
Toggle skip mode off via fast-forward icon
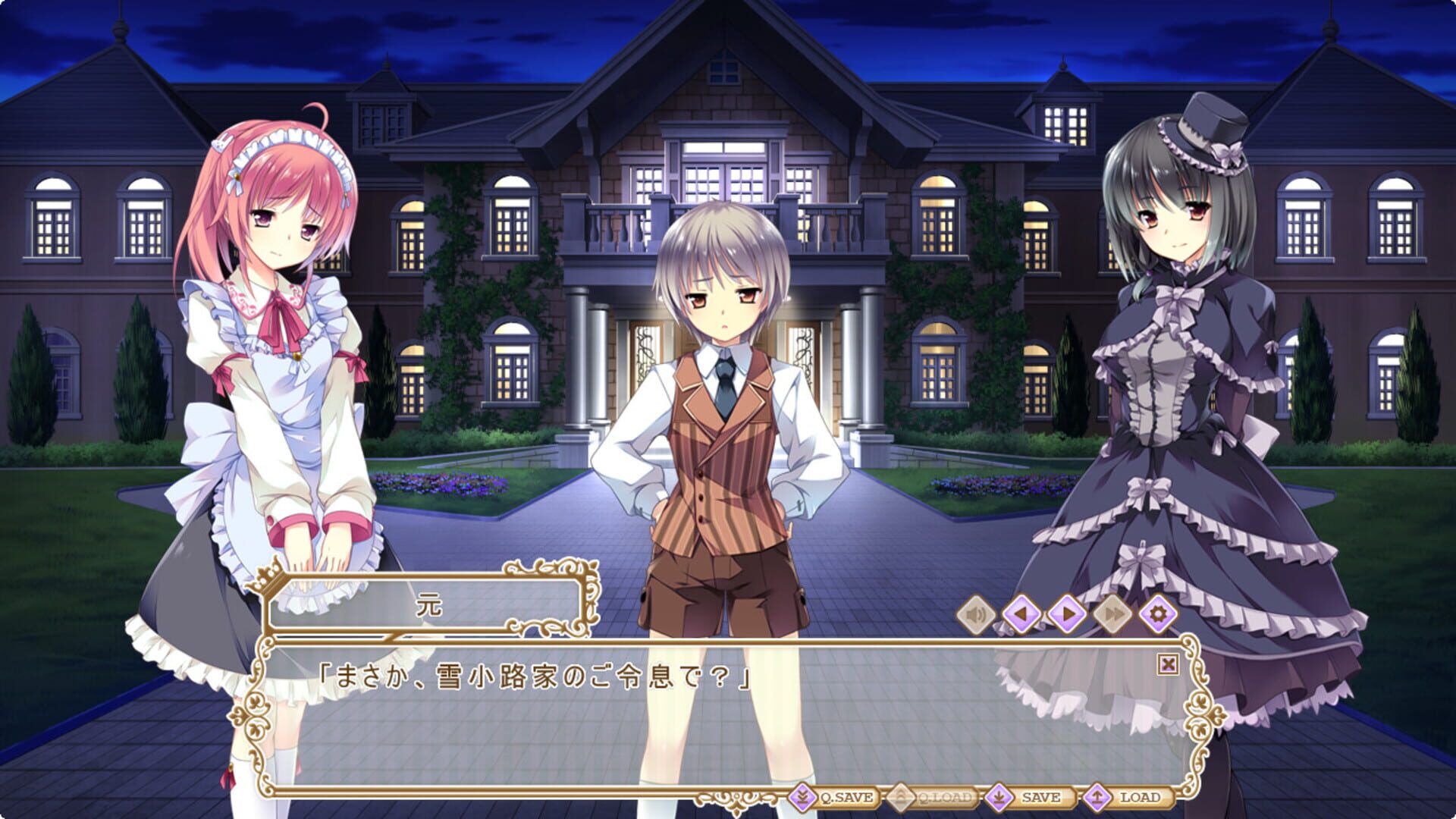click(x=1111, y=614)
